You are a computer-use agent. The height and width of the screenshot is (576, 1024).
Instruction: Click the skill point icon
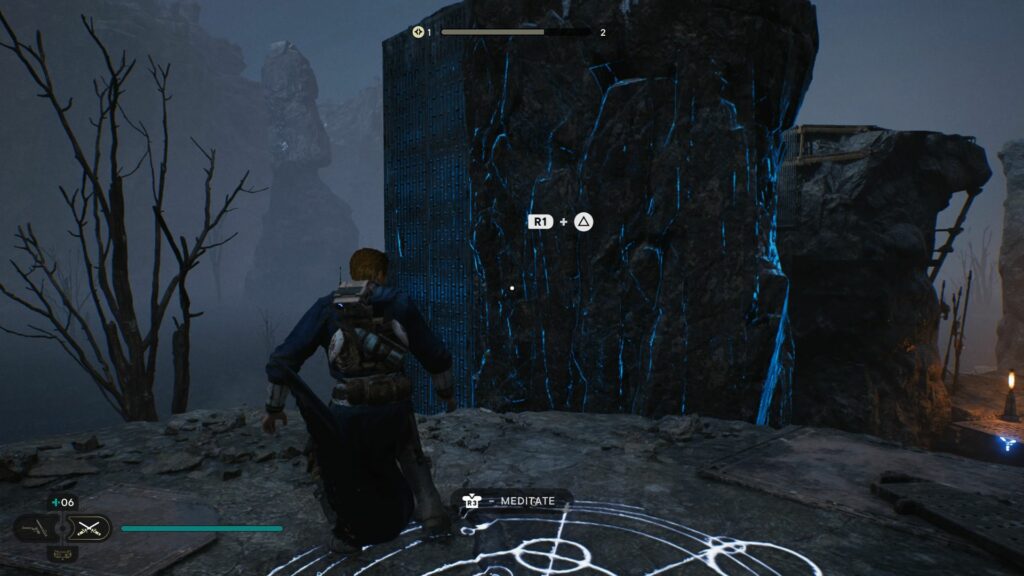(x=417, y=32)
